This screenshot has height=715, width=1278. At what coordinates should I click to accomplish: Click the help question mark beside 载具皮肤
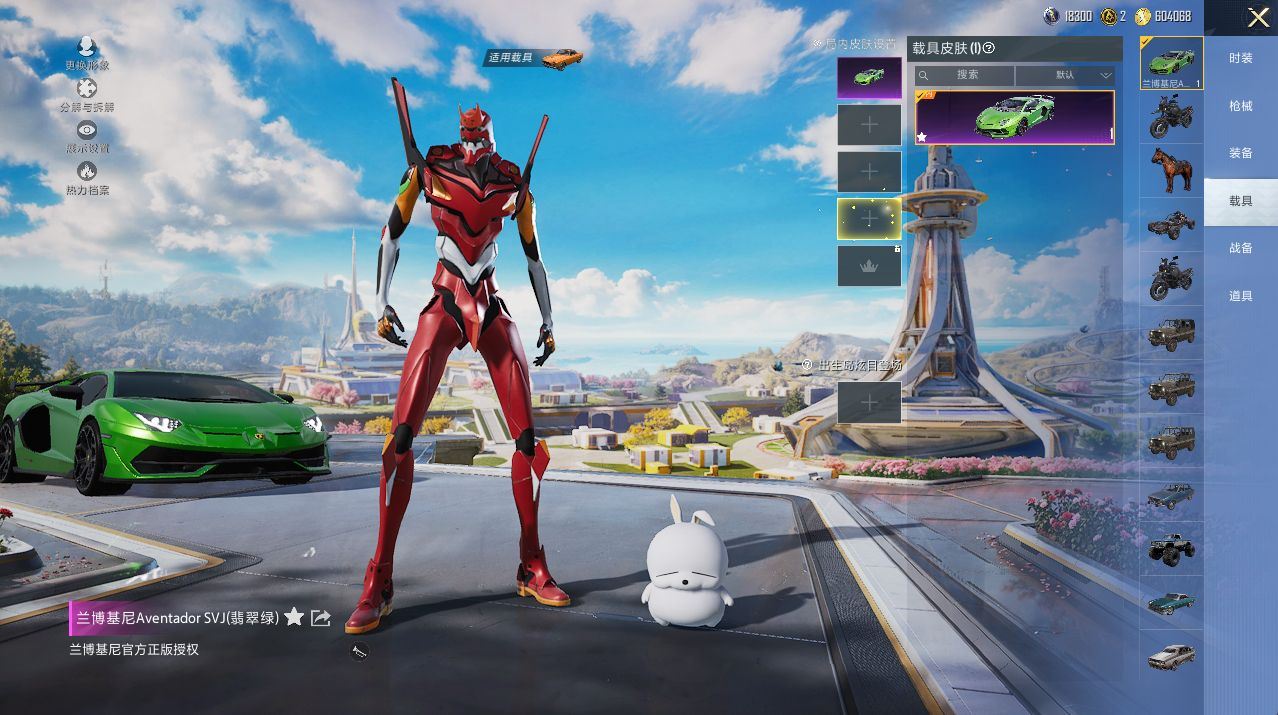point(989,48)
